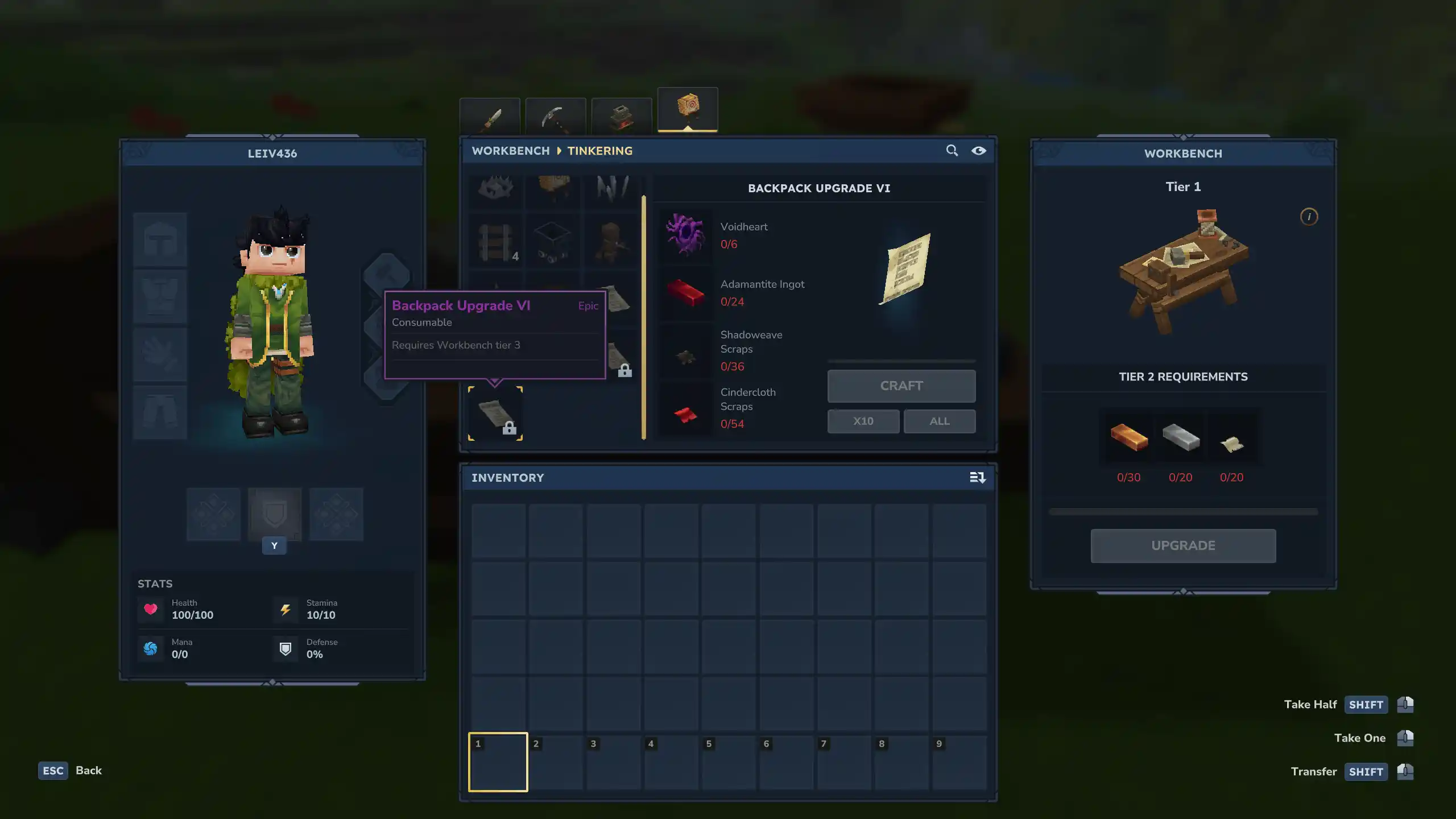The height and width of the screenshot is (819, 1456).
Task: Click the locked scroll recipe with padlock
Action: [x=495, y=412]
